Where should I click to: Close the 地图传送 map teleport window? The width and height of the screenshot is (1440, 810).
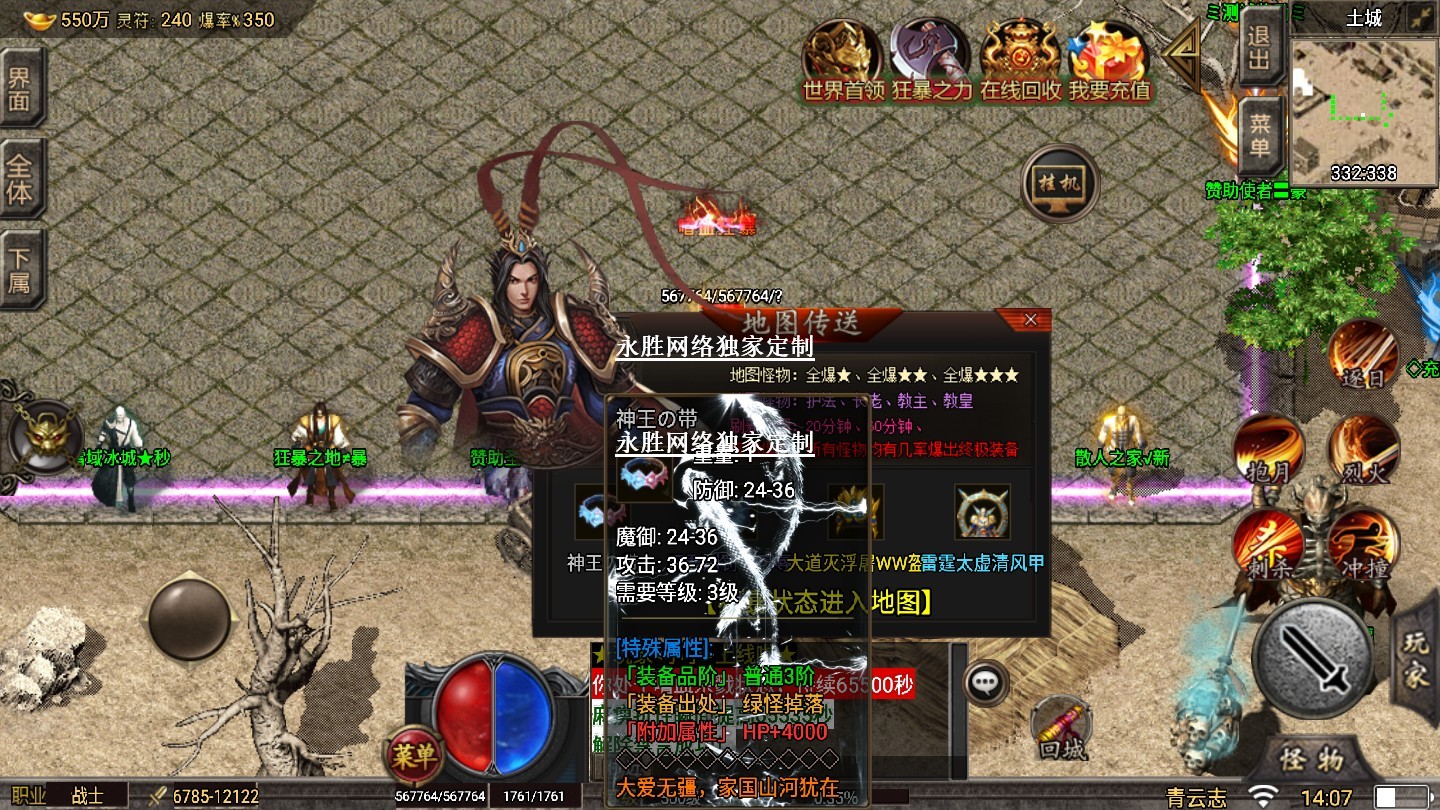click(1030, 320)
